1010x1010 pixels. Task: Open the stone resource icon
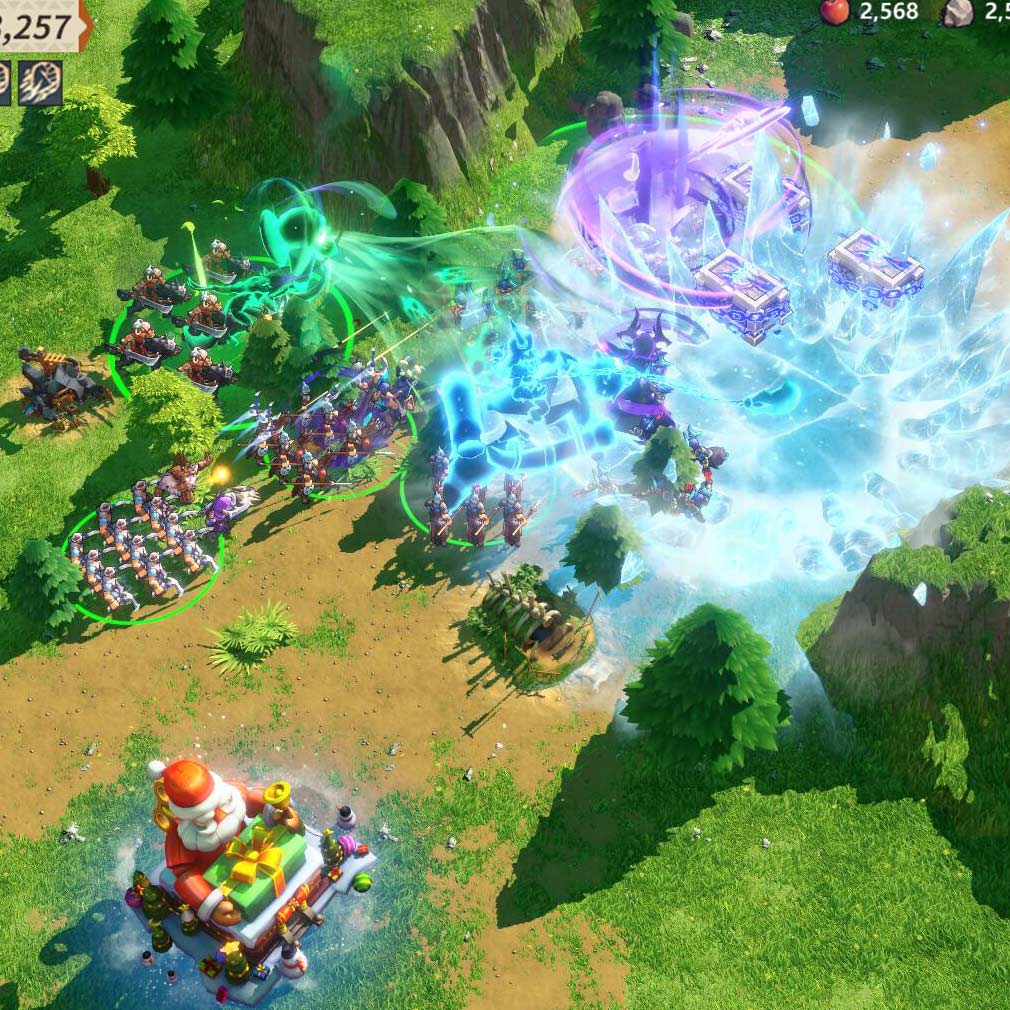(x=957, y=11)
